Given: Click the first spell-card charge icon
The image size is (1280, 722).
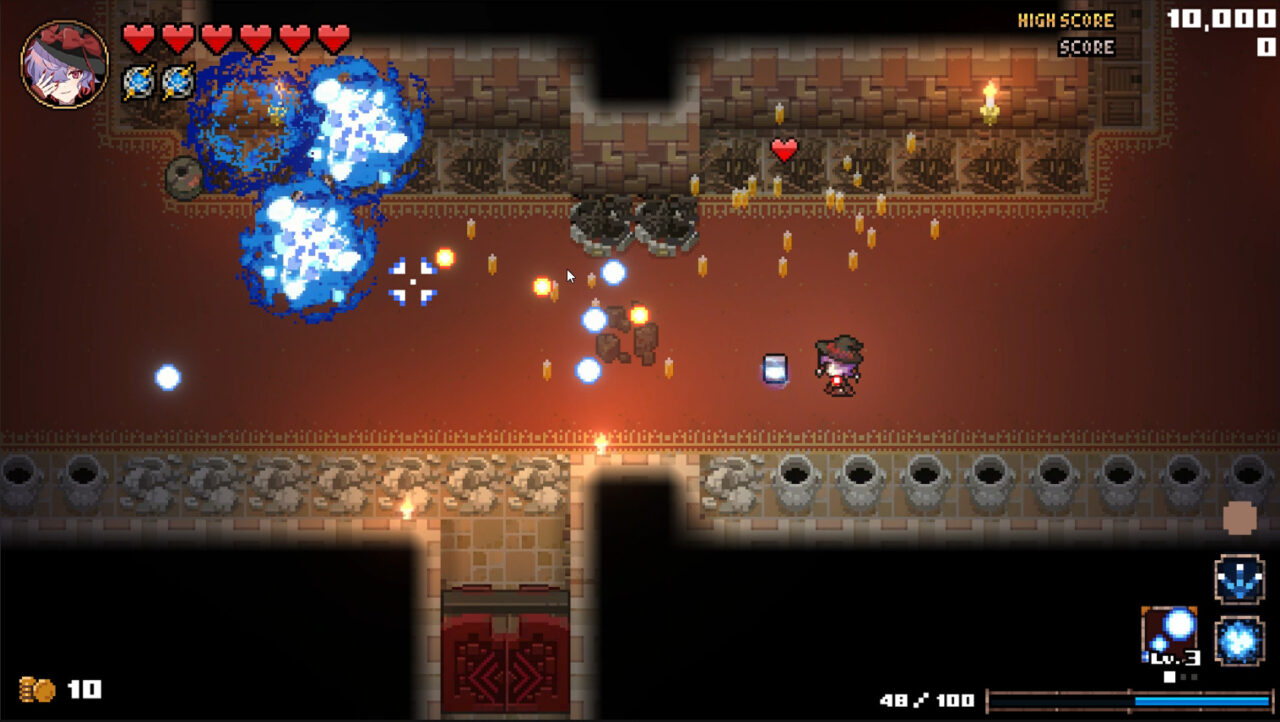Looking at the screenshot, I should tap(137, 80).
